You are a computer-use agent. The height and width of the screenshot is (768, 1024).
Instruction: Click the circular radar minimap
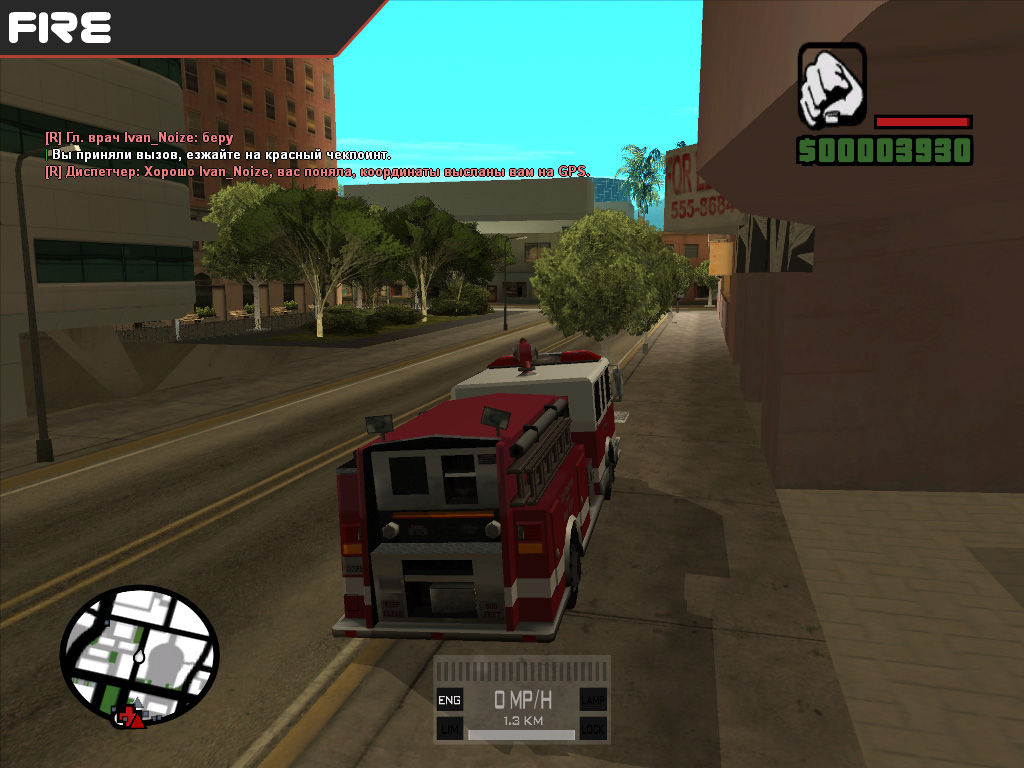[139, 655]
